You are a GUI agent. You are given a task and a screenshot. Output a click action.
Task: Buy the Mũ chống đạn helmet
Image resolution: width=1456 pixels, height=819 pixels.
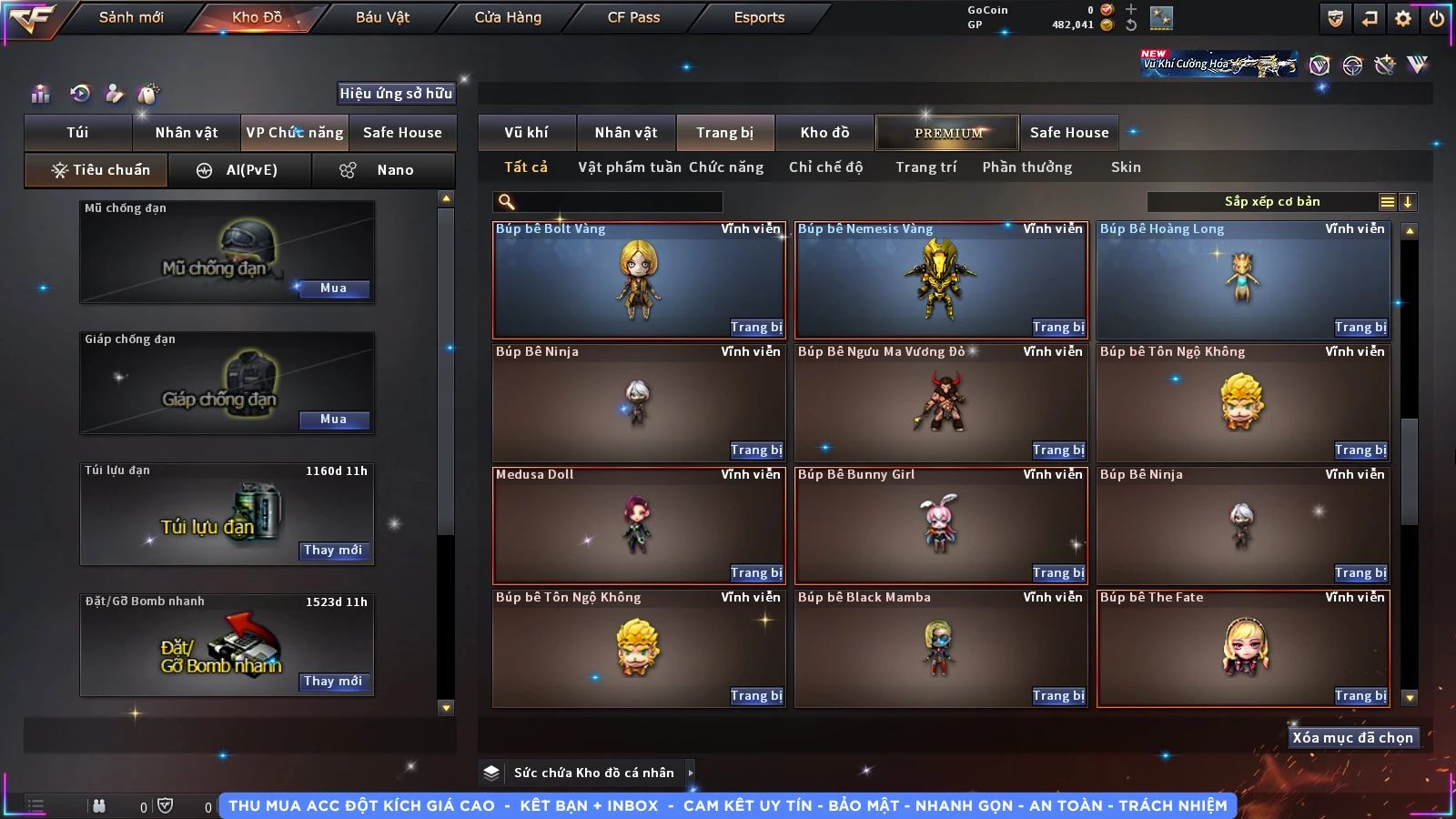333,288
